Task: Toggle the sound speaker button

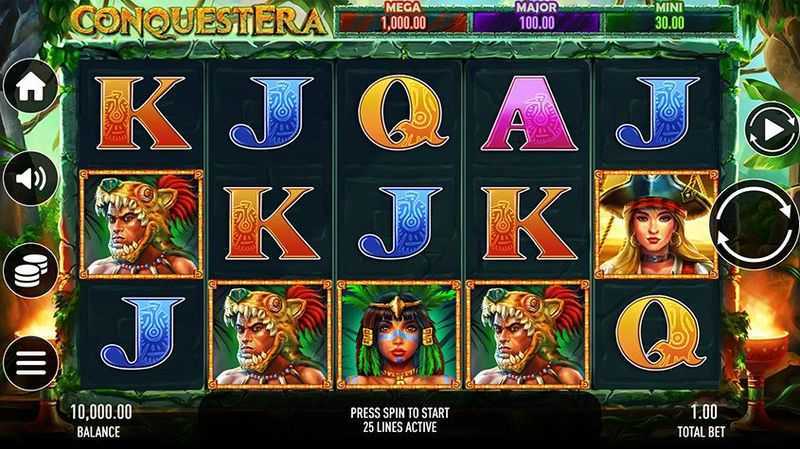Action: coord(30,180)
